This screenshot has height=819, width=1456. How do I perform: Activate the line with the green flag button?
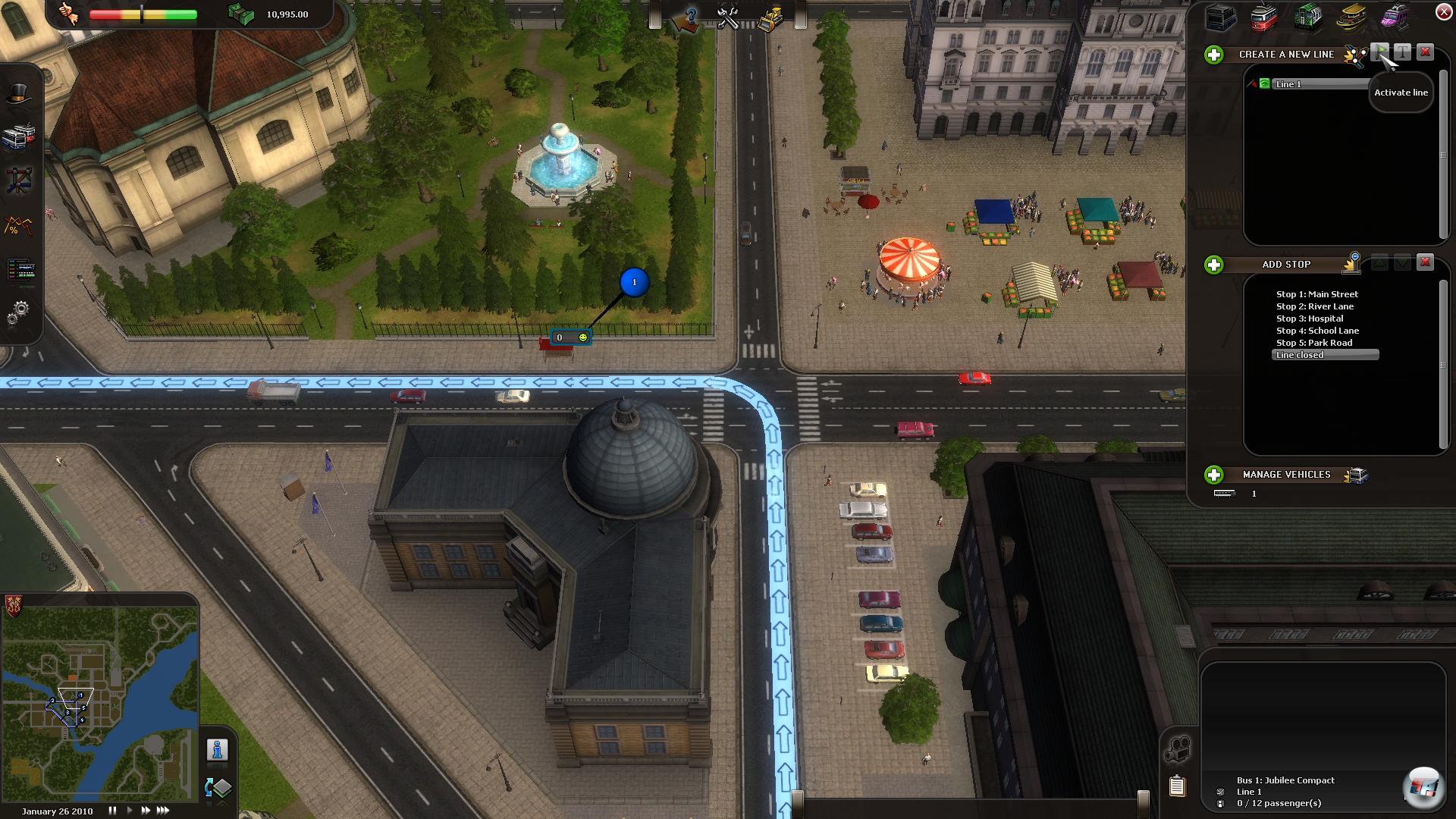1380,52
